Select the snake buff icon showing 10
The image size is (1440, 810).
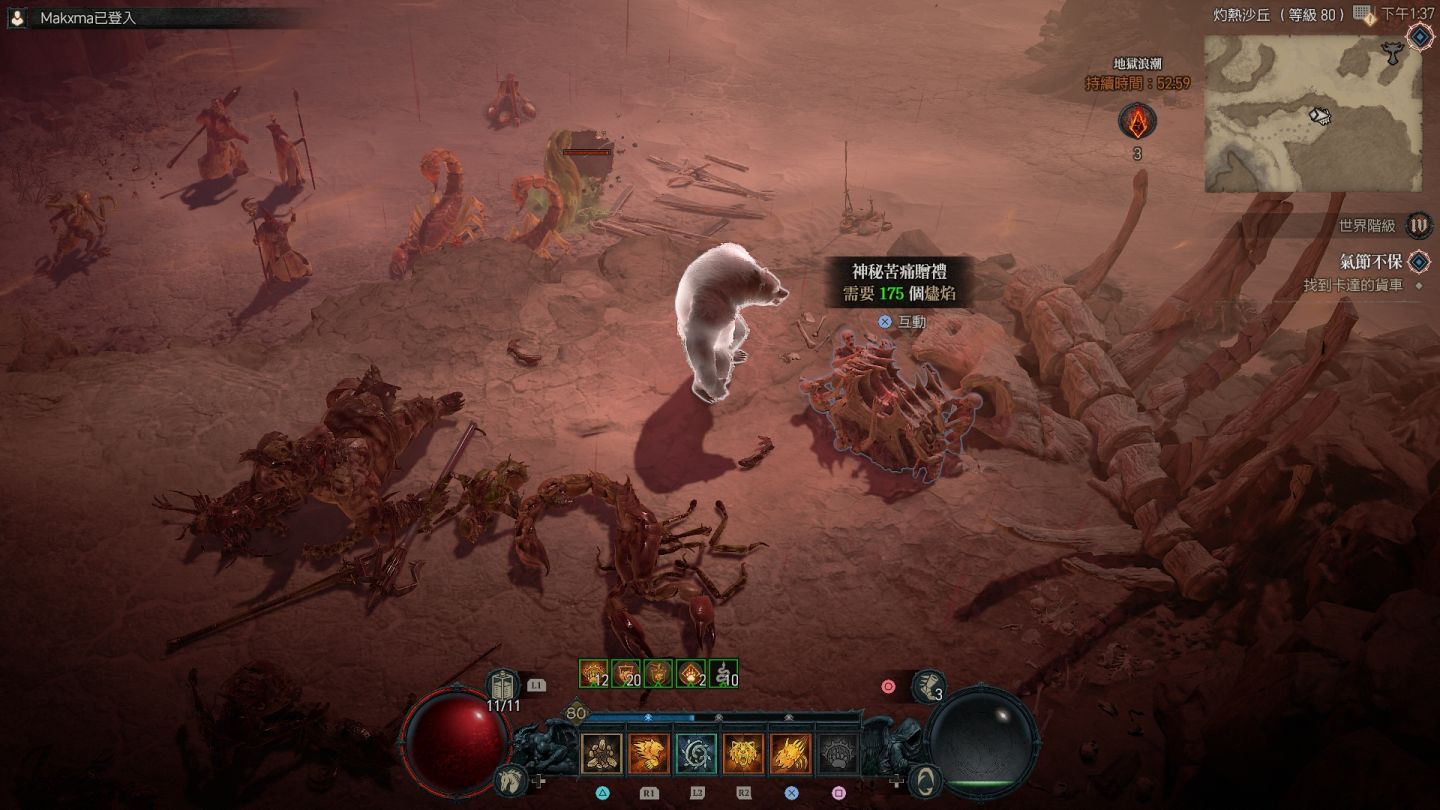(723, 673)
